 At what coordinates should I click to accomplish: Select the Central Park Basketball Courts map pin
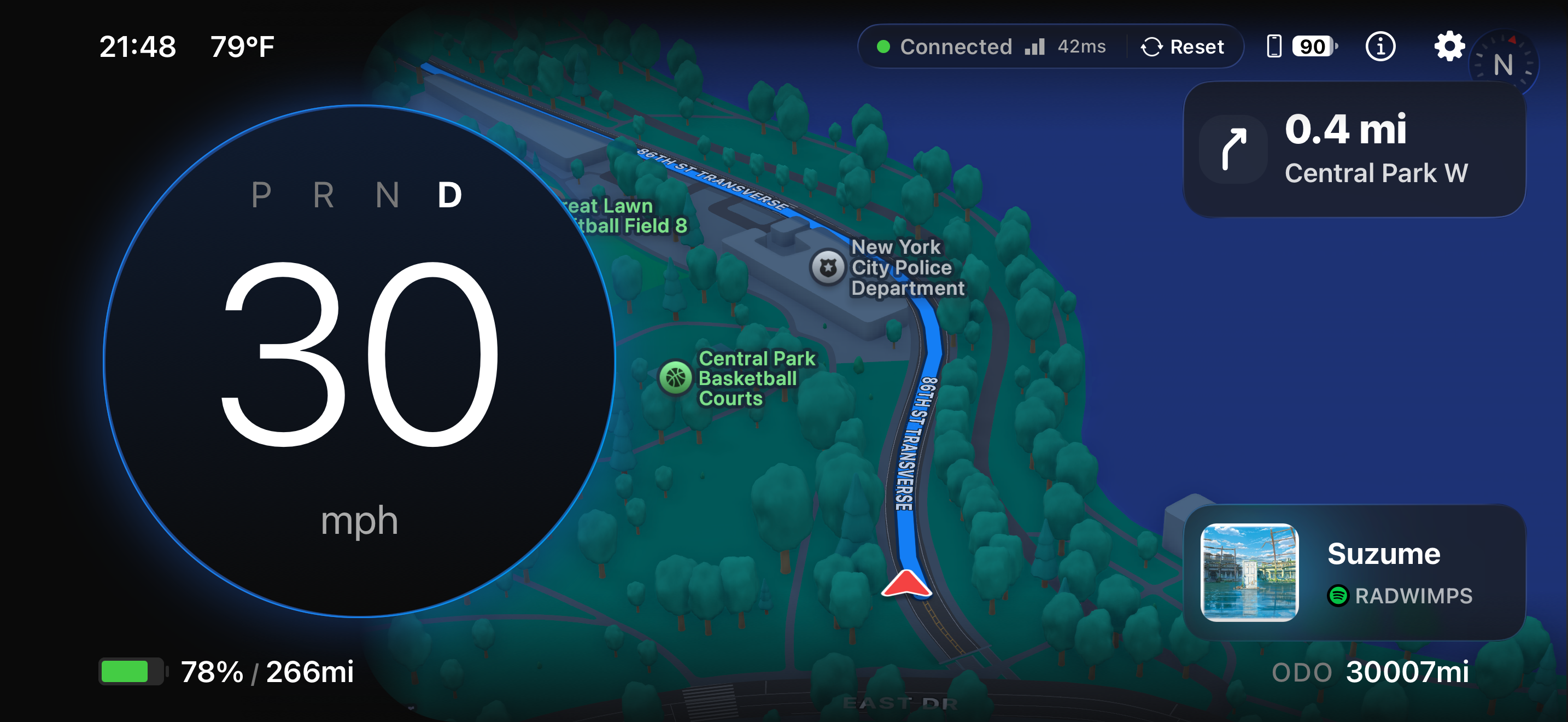(676, 377)
